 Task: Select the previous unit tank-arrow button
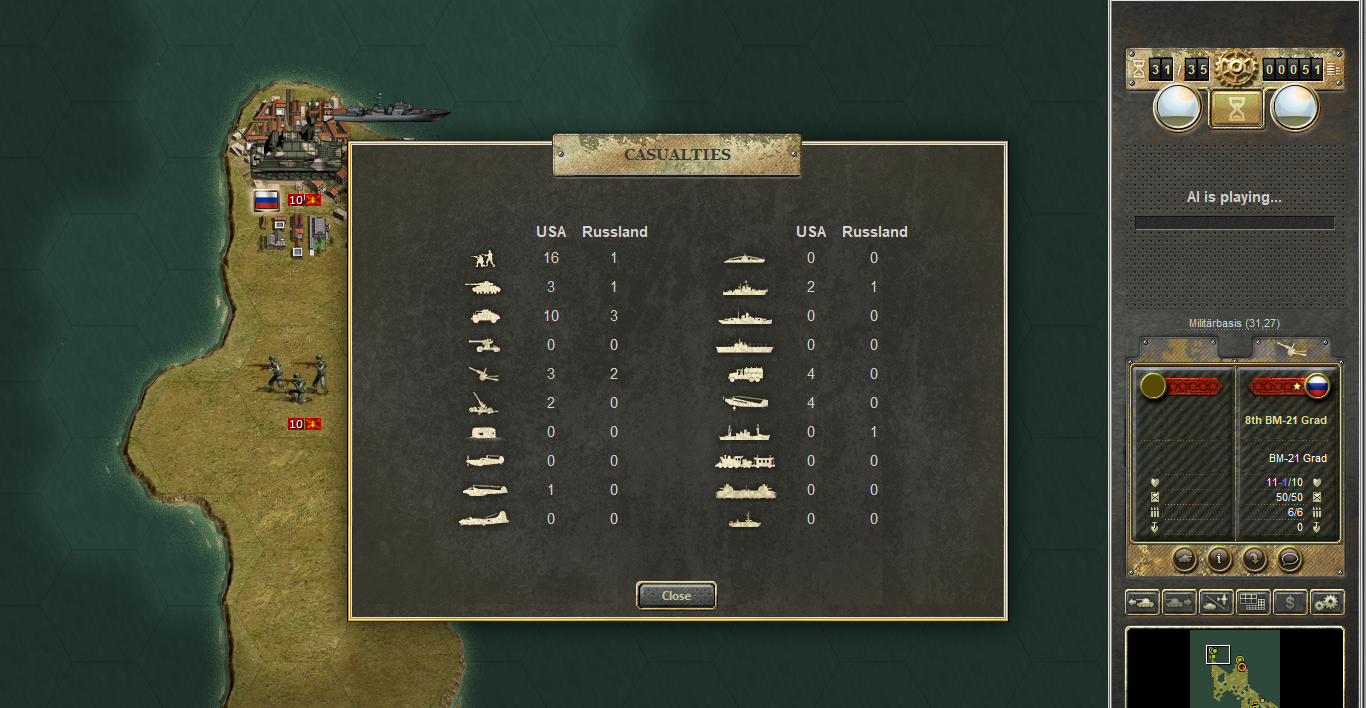(1142, 602)
